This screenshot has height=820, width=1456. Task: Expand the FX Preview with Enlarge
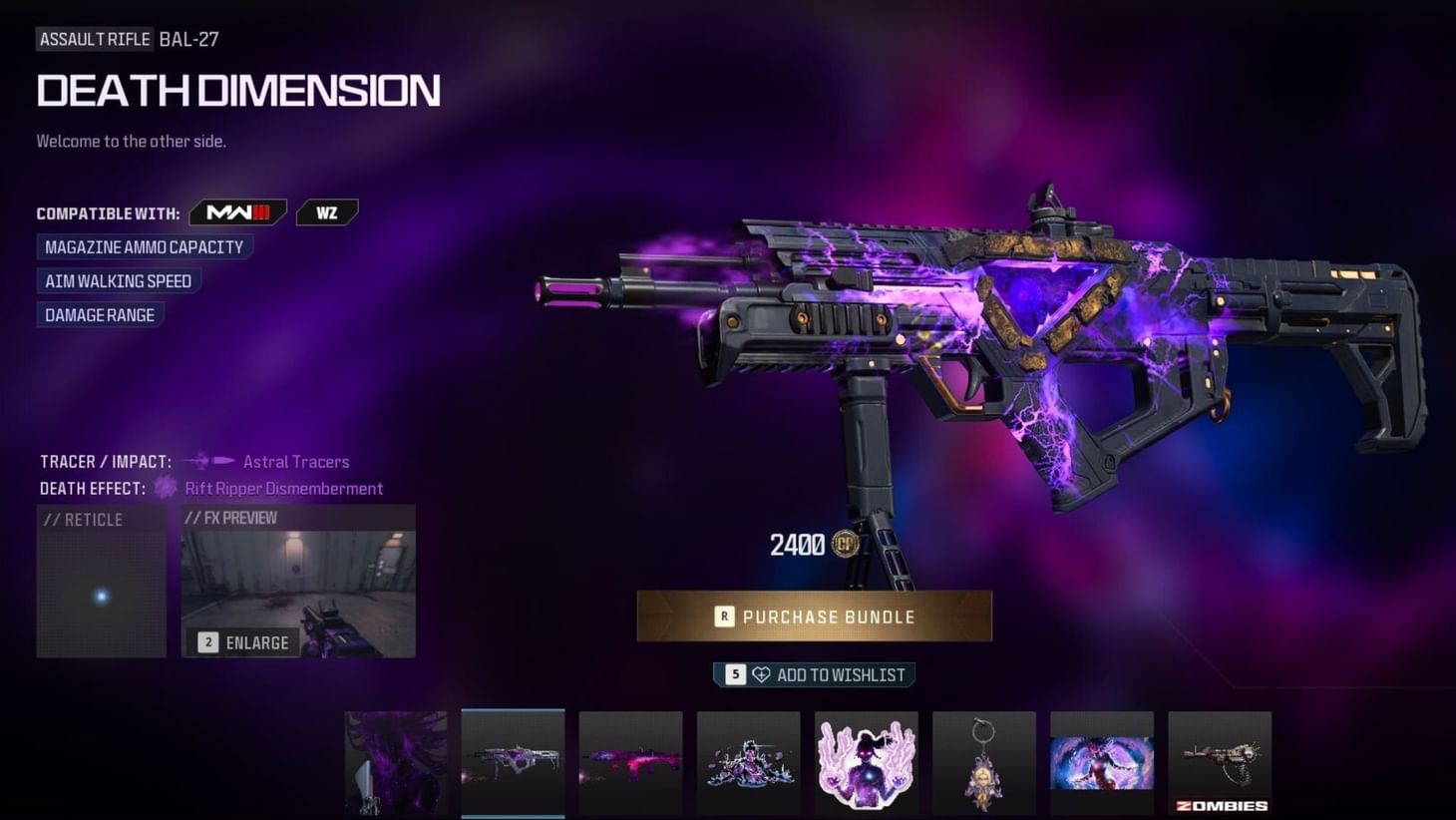(242, 642)
